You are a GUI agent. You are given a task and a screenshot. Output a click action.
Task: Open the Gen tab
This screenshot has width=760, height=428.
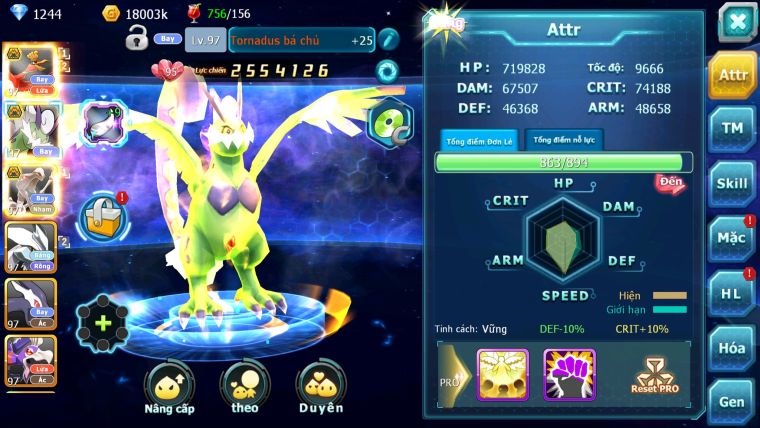click(732, 400)
